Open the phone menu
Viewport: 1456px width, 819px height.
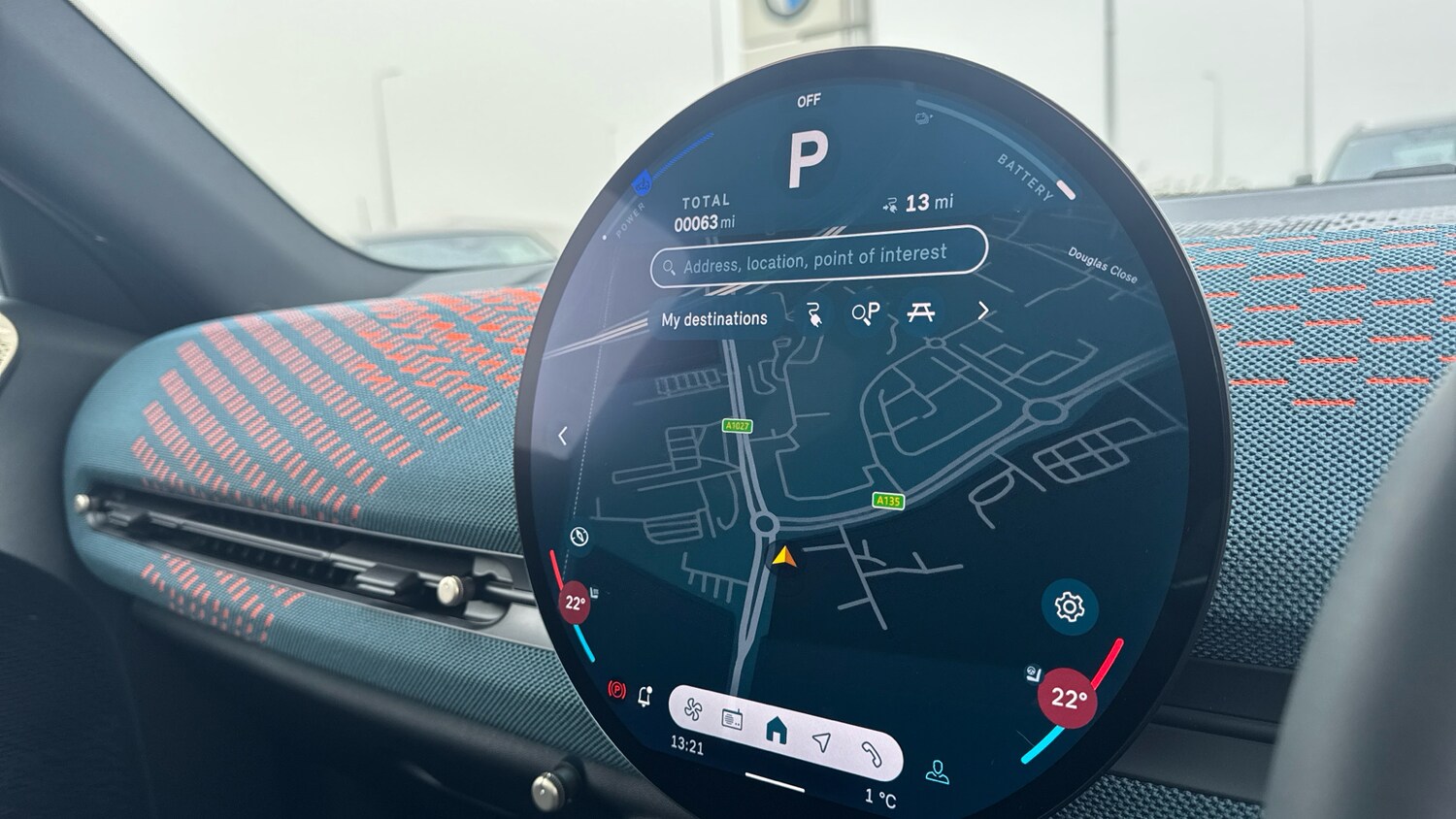pos(871,754)
